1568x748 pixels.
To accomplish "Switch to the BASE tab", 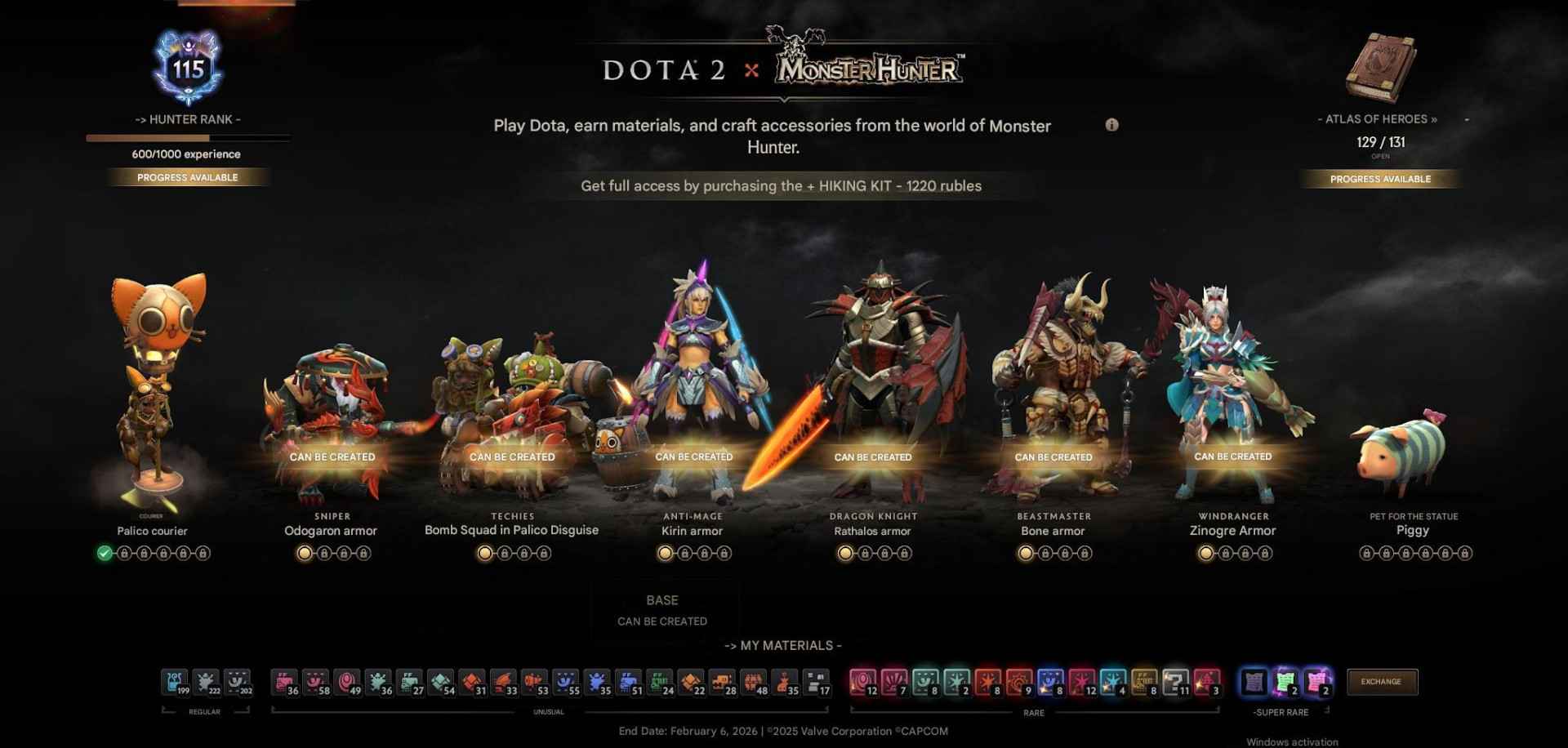I will 663,600.
